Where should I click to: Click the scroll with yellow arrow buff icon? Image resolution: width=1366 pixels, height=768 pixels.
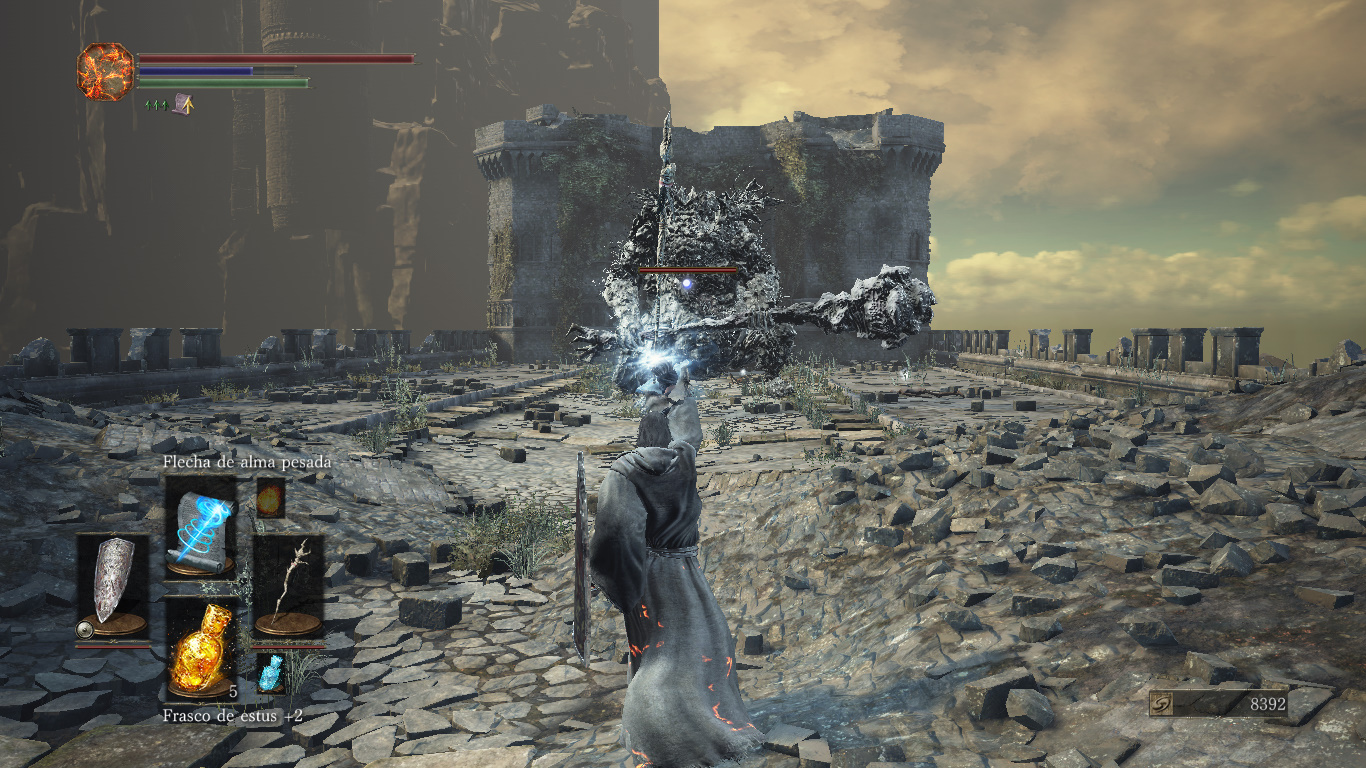coord(183,103)
